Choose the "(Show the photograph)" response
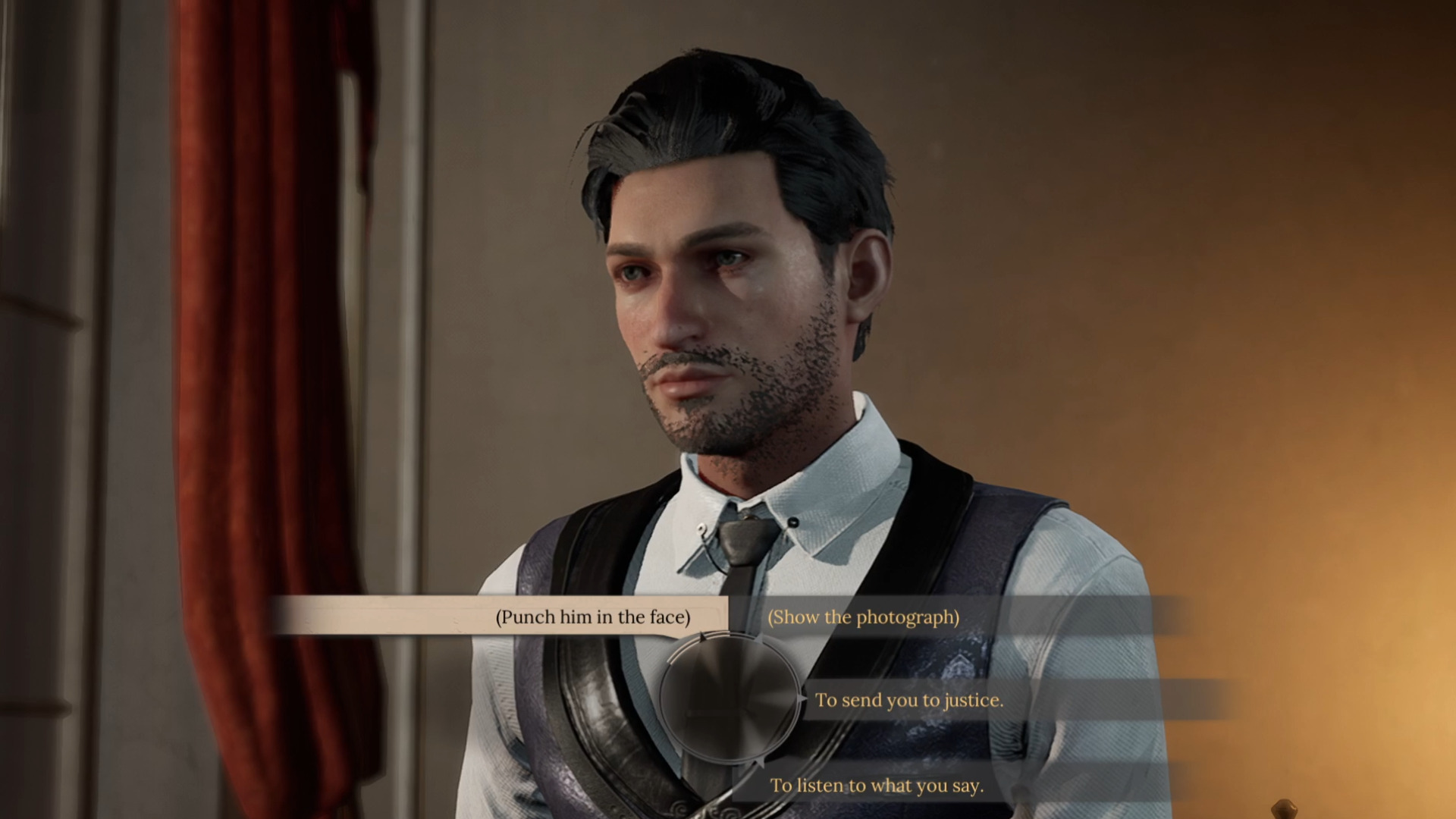The height and width of the screenshot is (819, 1456). tap(863, 617)
